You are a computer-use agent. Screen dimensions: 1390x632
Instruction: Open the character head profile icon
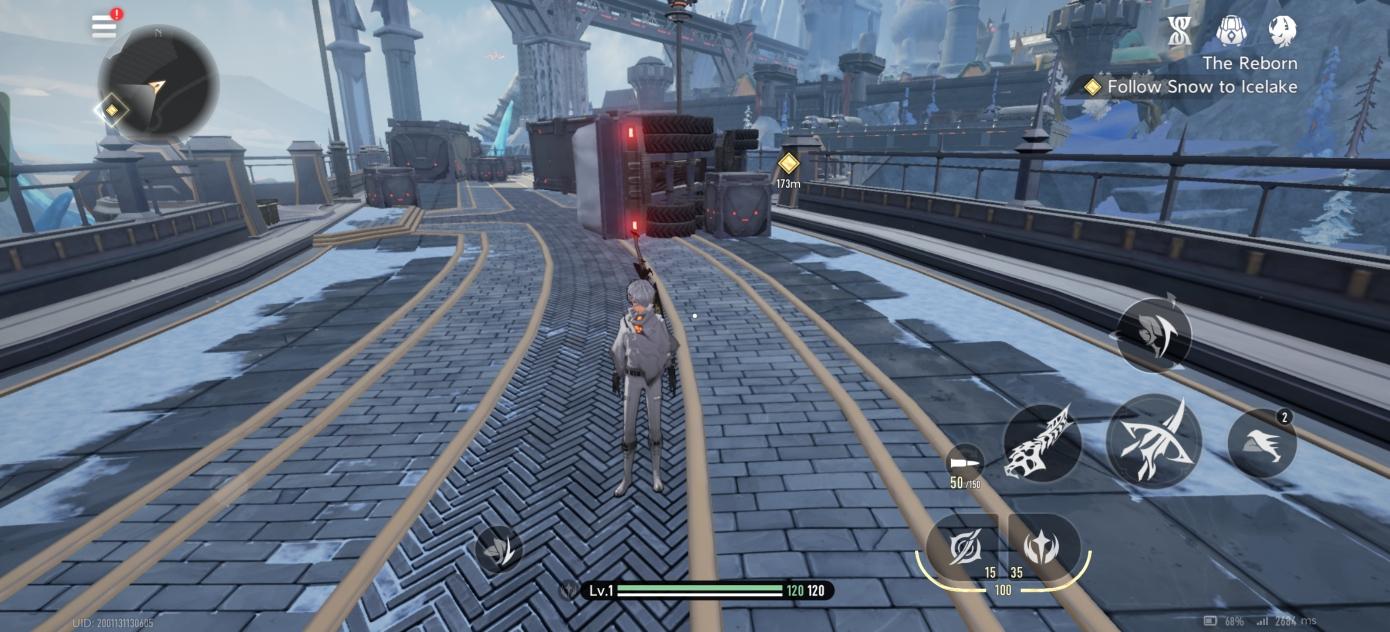1282,31
